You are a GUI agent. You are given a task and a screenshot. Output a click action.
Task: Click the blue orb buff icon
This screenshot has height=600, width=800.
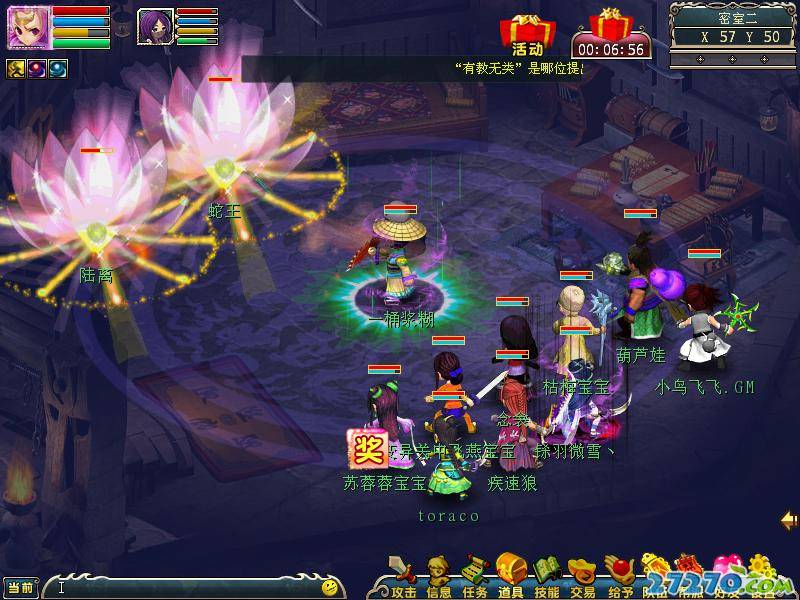click(58, 68)
